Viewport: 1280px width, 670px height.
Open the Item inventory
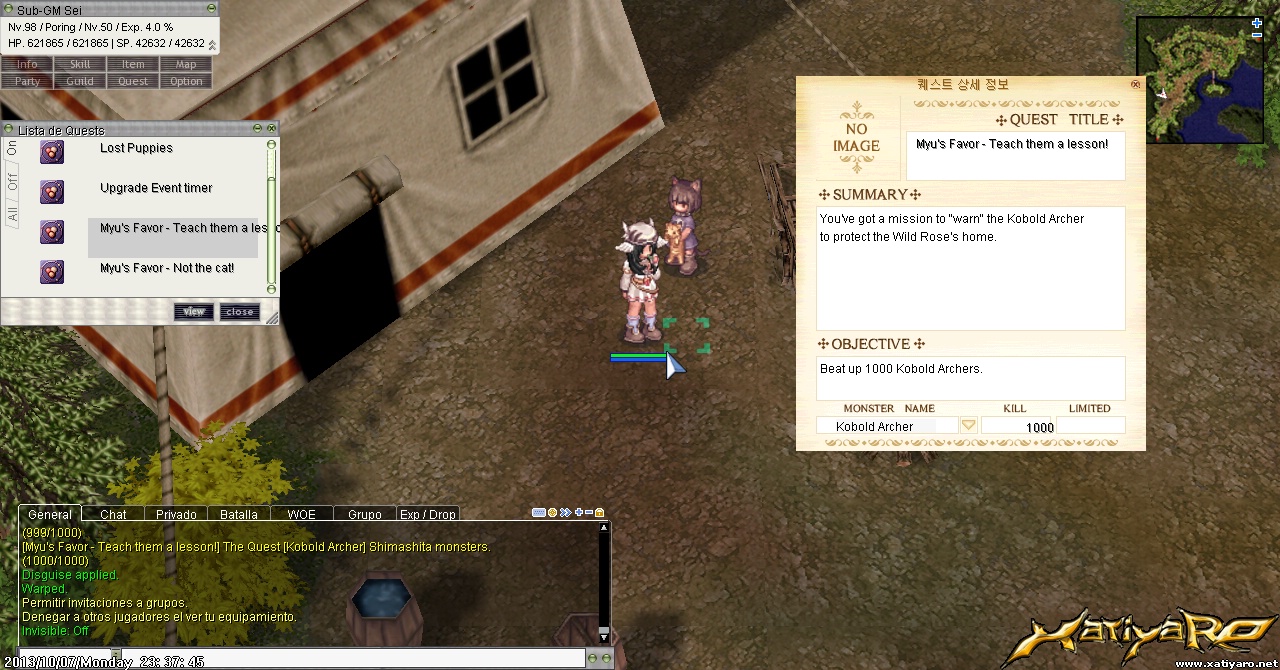click(x=133, y=65)
